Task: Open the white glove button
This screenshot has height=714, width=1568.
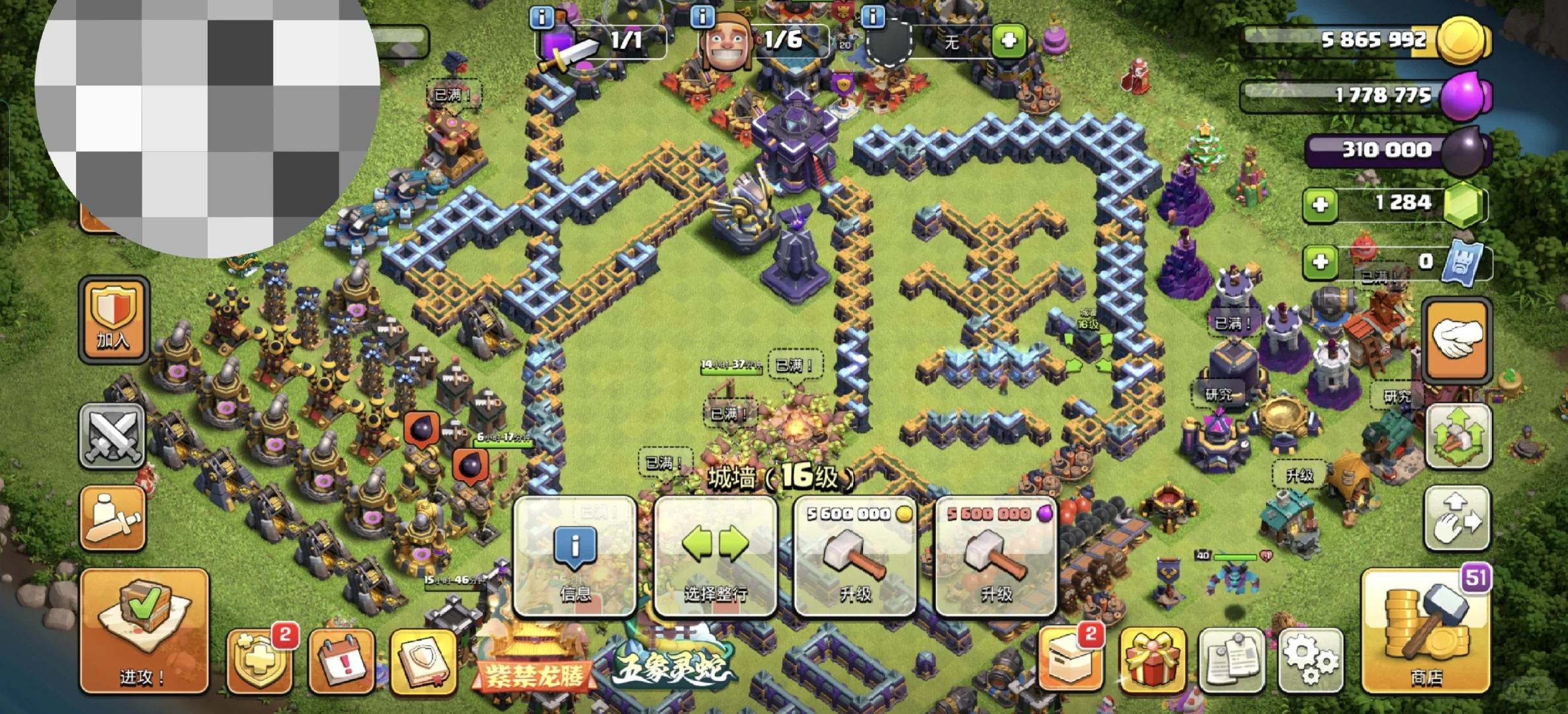Action: click(x=1457, y=340)
